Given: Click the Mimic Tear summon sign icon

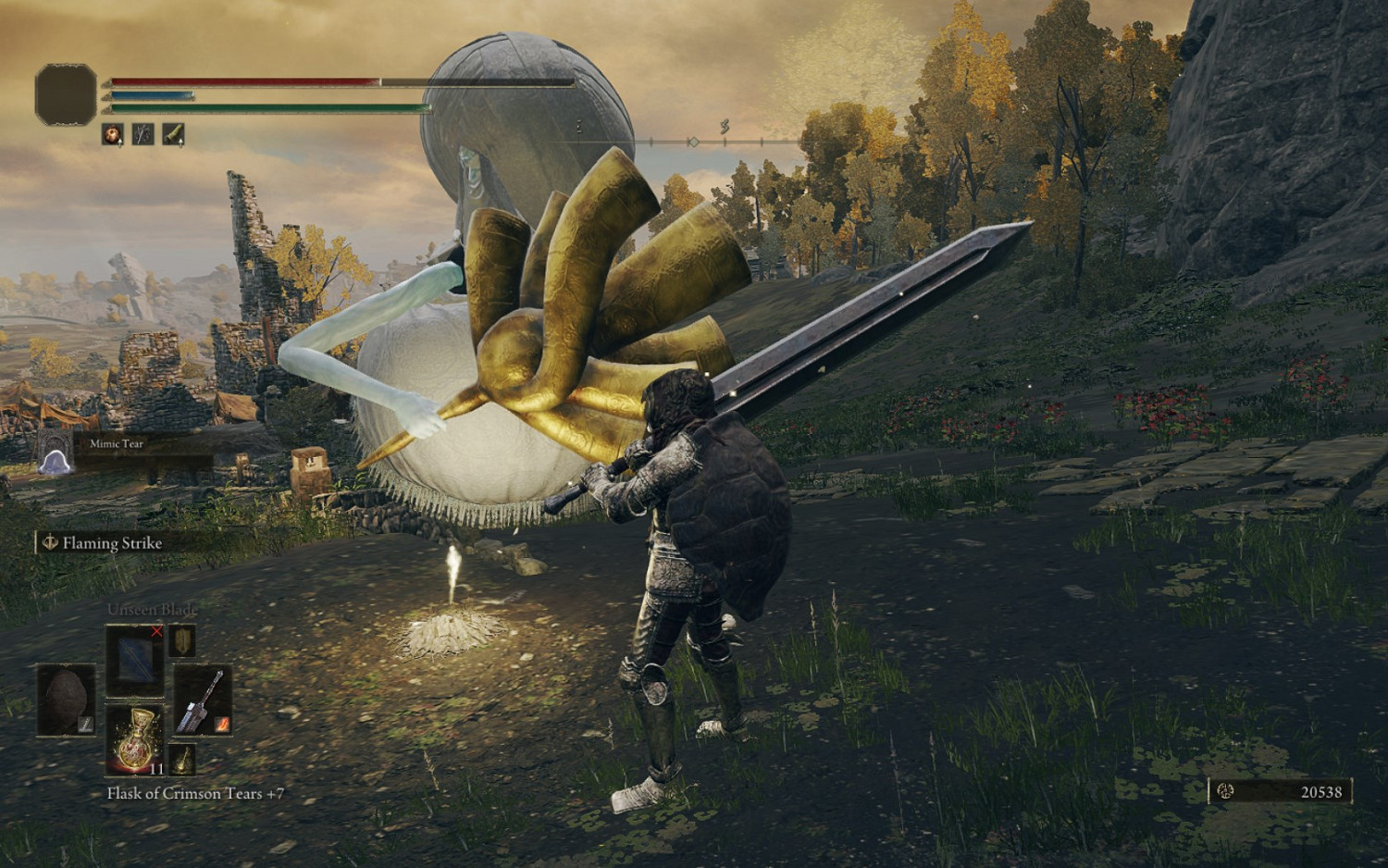Looking at the screenshot, I should [55, 461].
